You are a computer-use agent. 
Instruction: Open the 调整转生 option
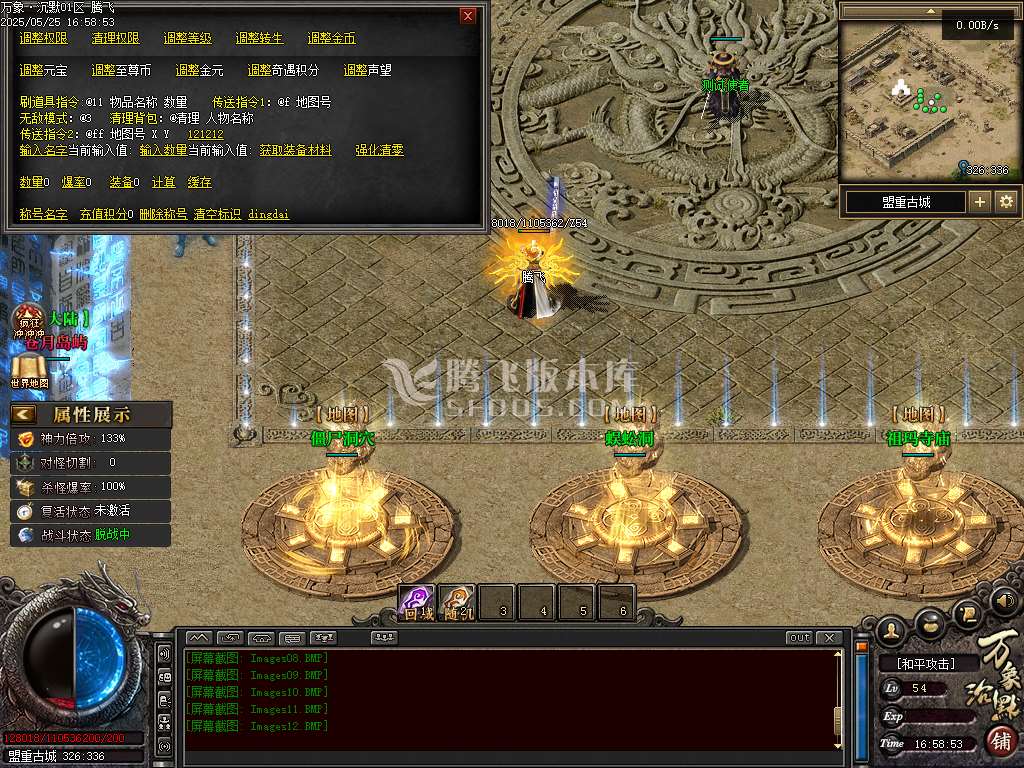pyautogui.click(x=259, y=38)
